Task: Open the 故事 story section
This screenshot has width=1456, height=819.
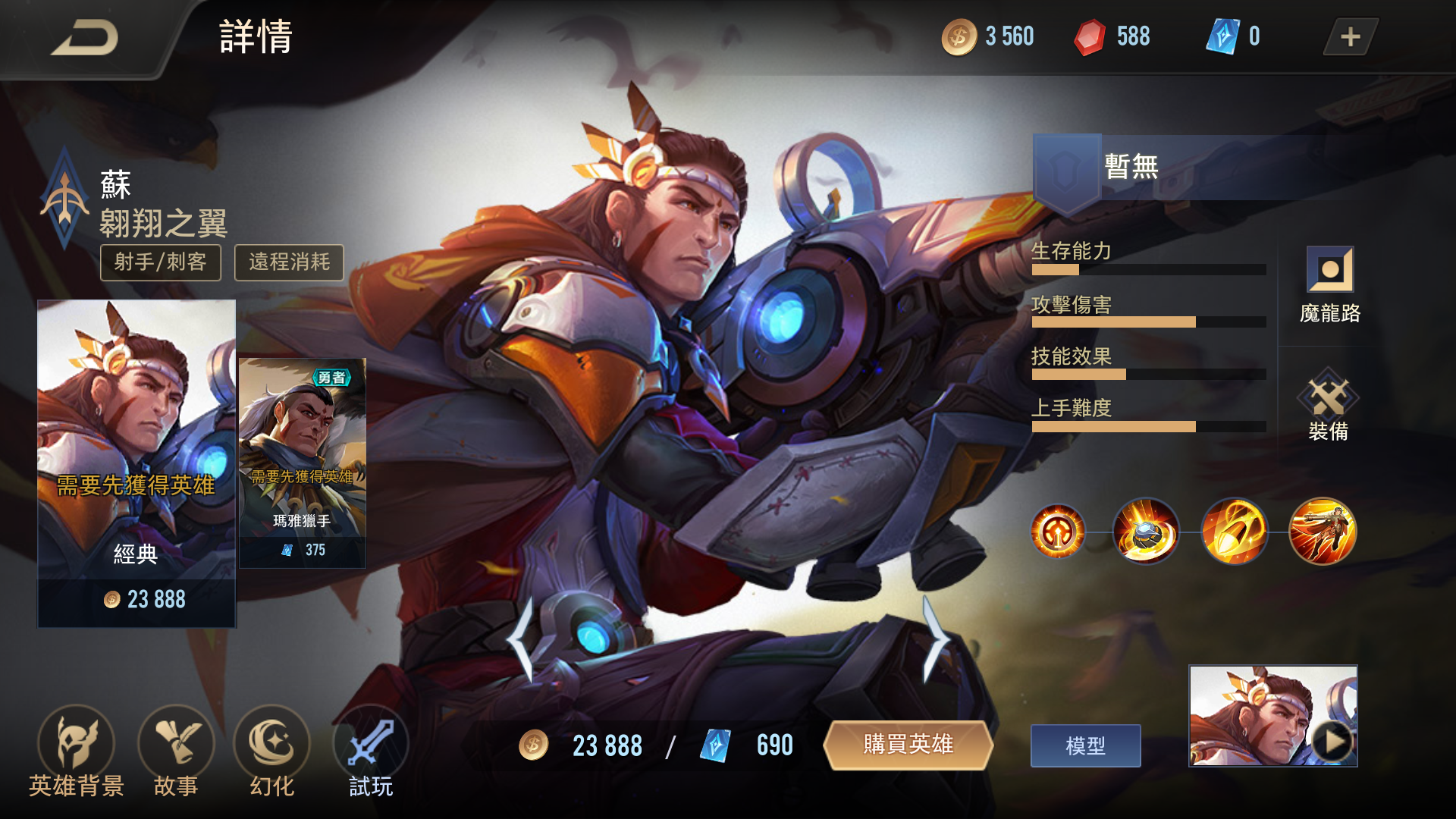Action: (x=176, y=751)
